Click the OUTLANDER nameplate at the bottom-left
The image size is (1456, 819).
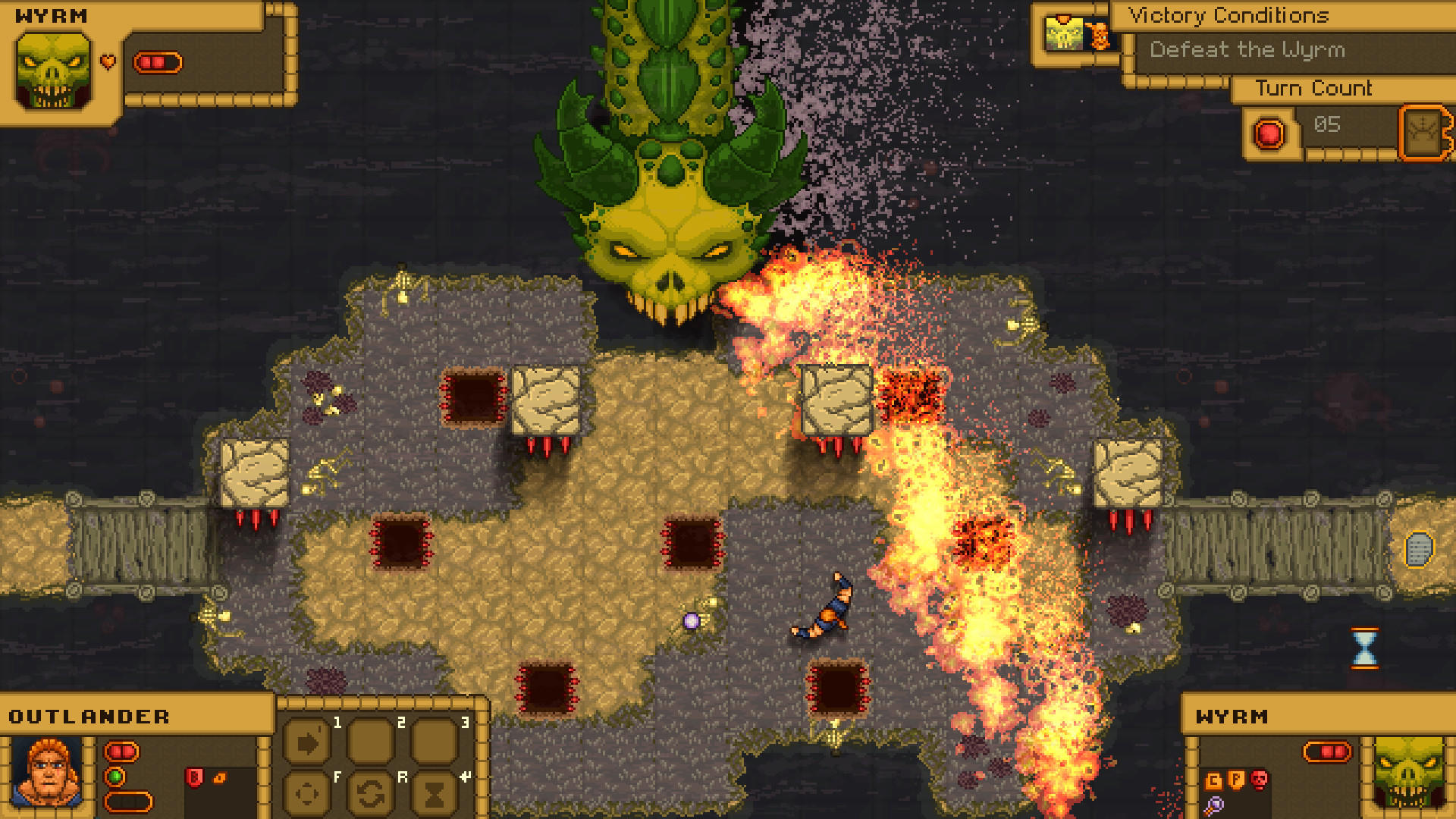tap(89, 716)
